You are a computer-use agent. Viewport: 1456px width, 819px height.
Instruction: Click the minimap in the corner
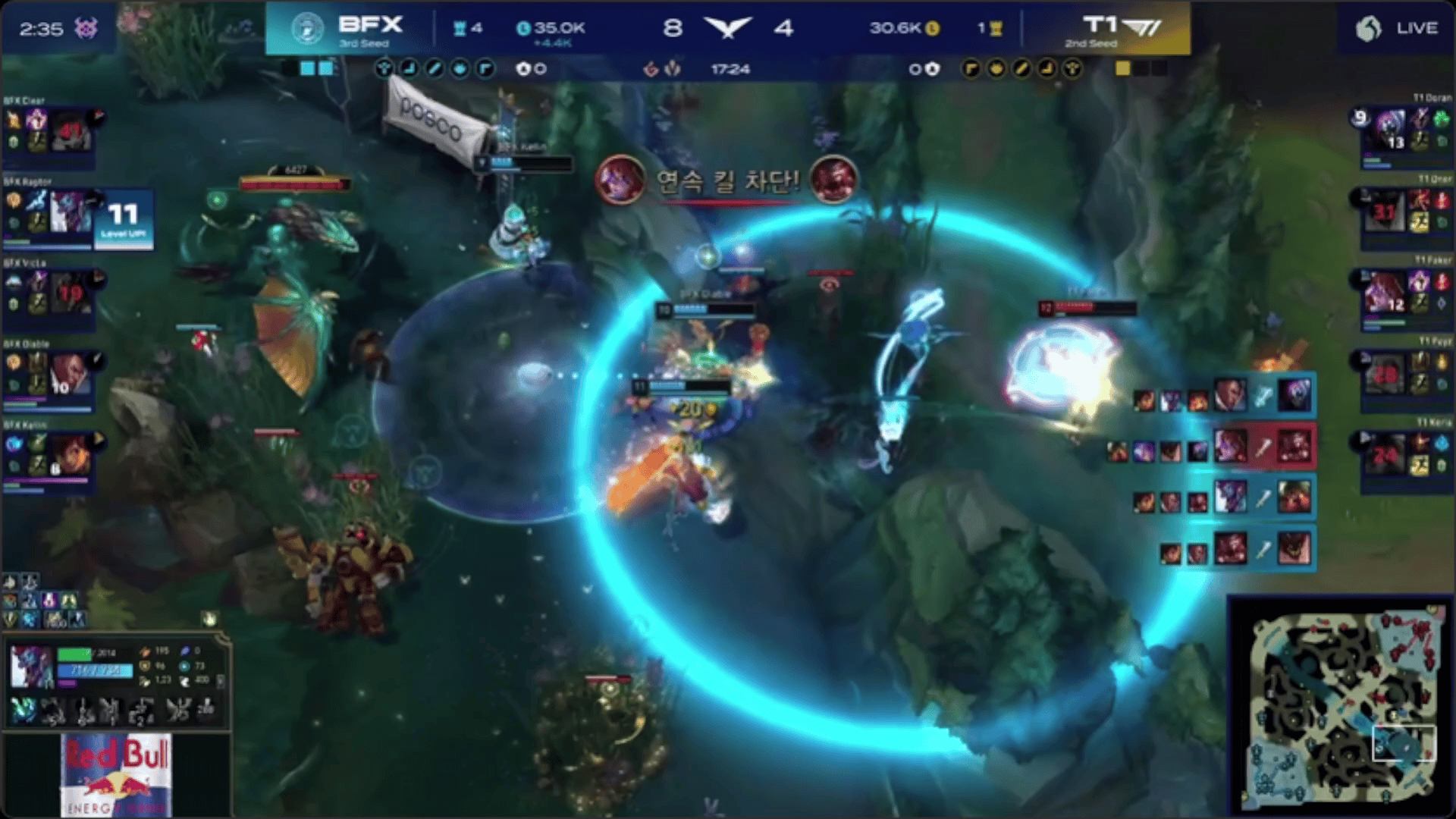click(1341, 707)
